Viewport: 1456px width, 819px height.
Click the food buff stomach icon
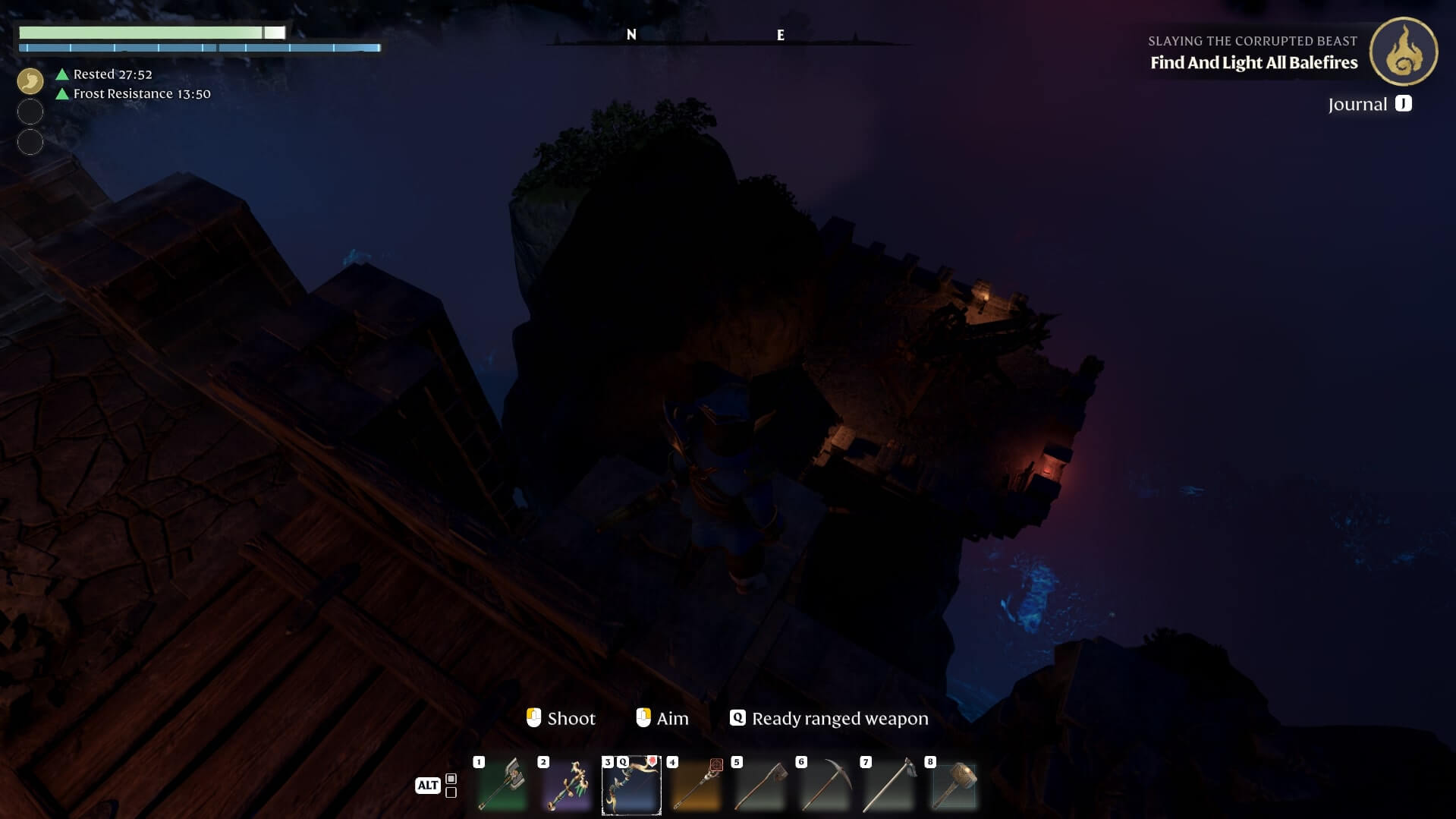click(30, 80)
